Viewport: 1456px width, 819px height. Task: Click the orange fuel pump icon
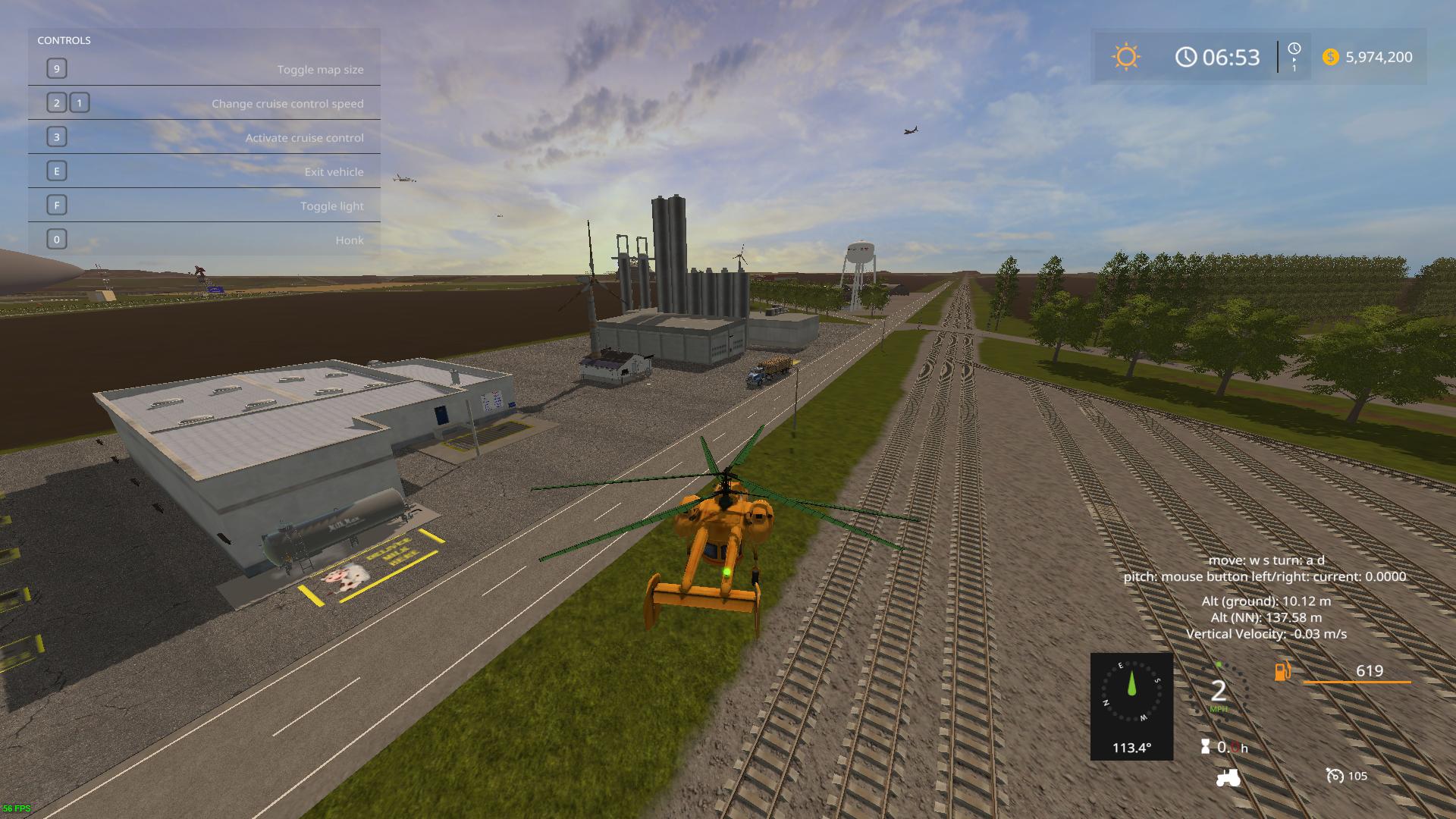pyautogui.click(x=1282, y=671)
